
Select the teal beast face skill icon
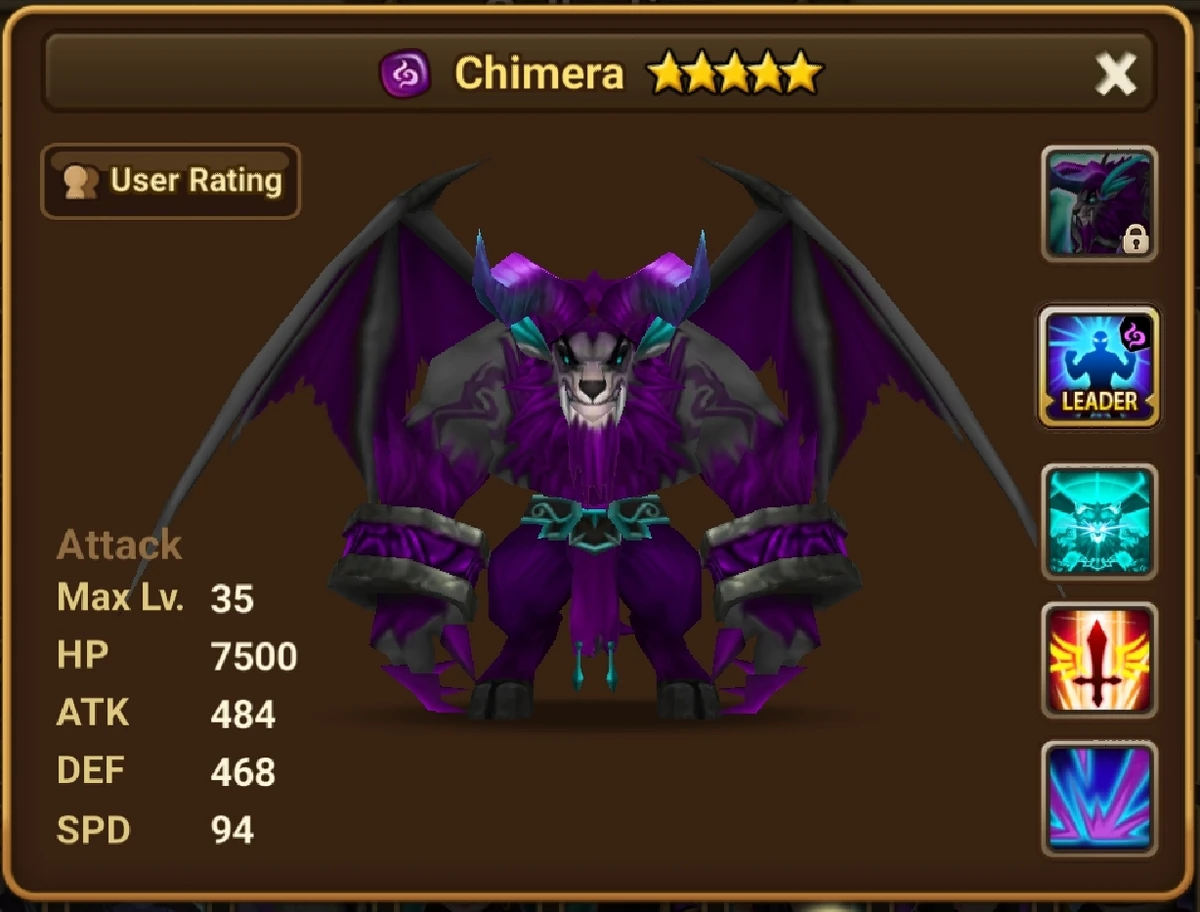click(1099, 521)
